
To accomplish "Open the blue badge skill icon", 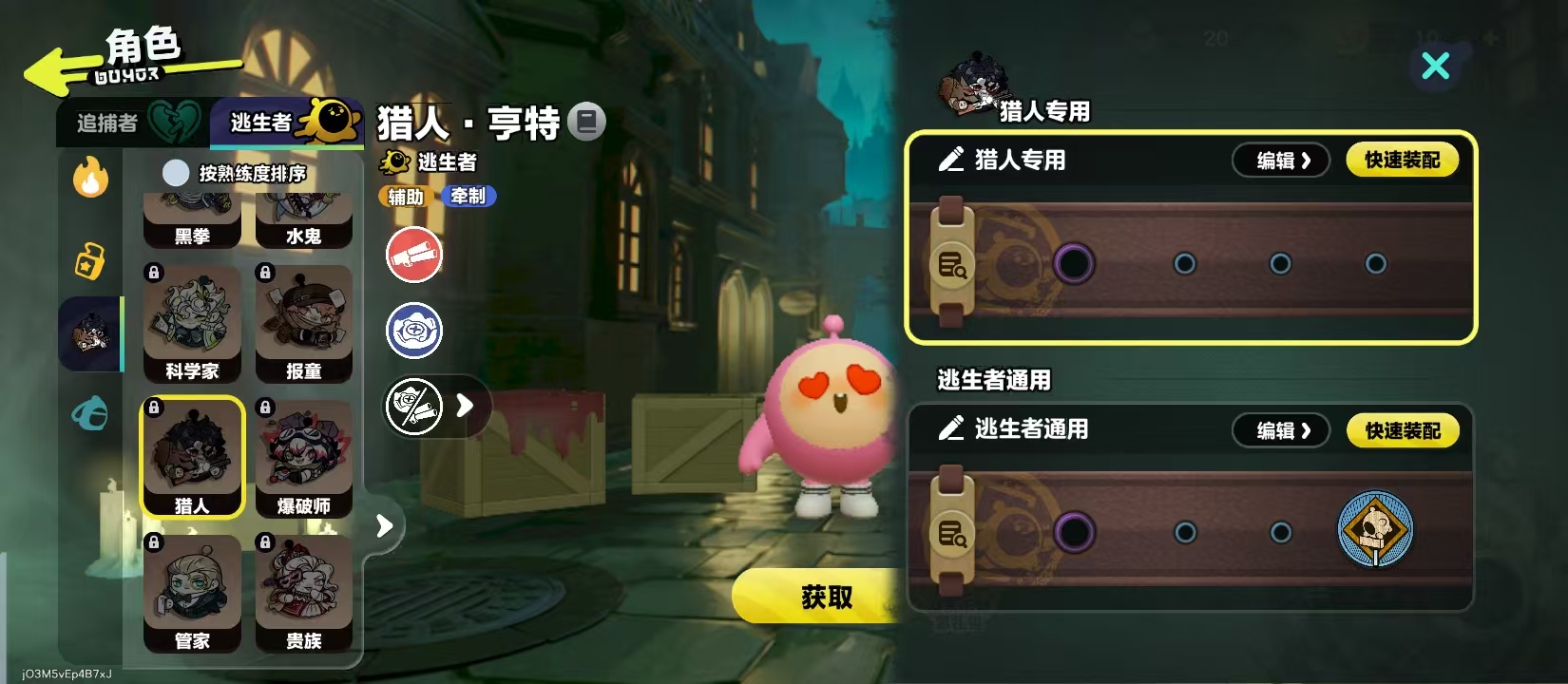I will pos(413,331).
